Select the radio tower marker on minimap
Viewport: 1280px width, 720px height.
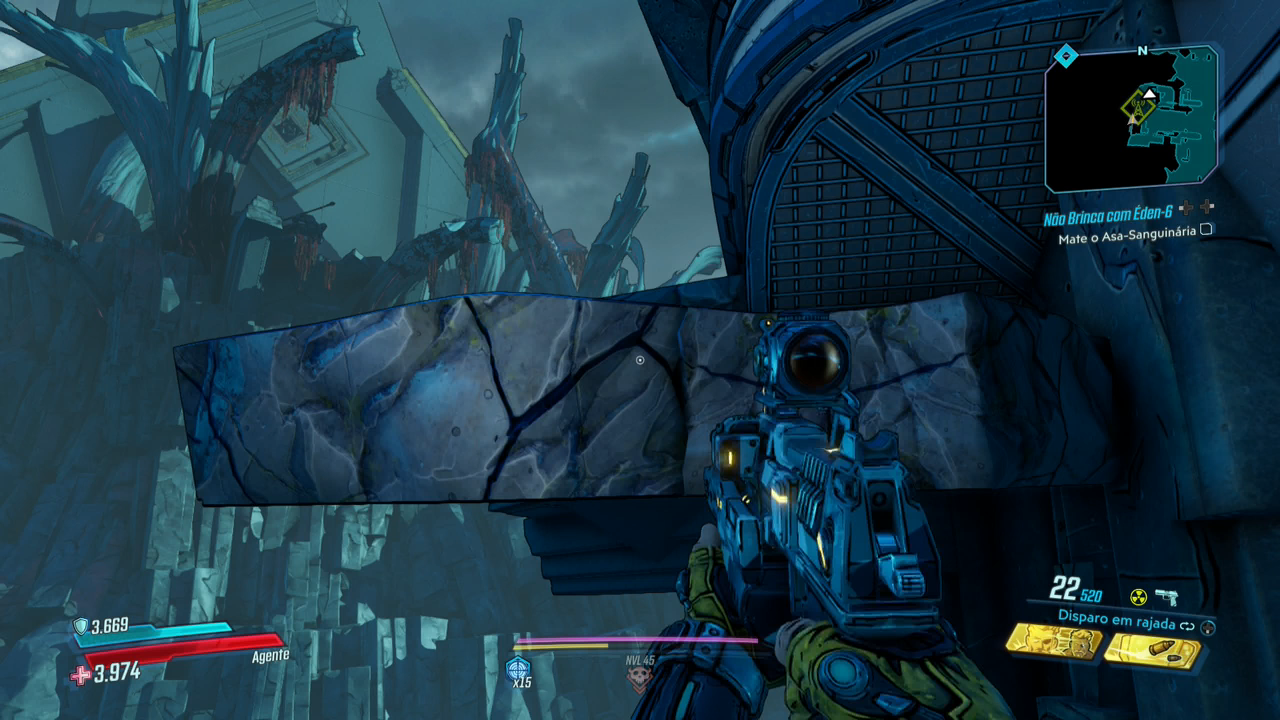tap(1137, 106)
